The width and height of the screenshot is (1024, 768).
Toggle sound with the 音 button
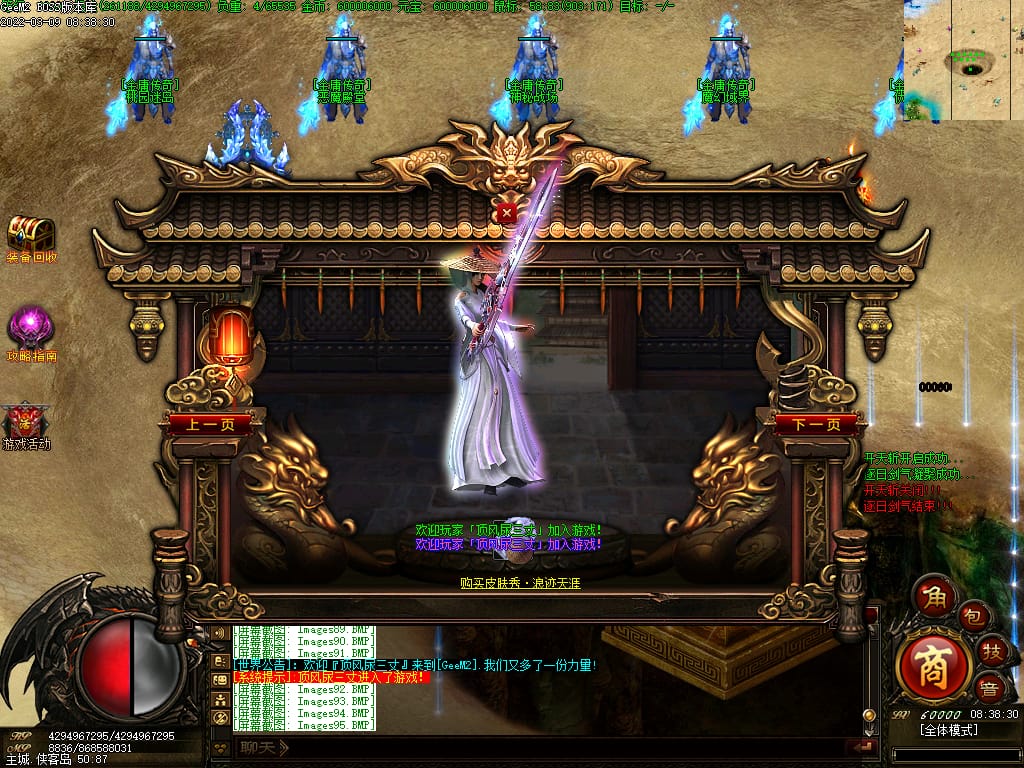989,687
